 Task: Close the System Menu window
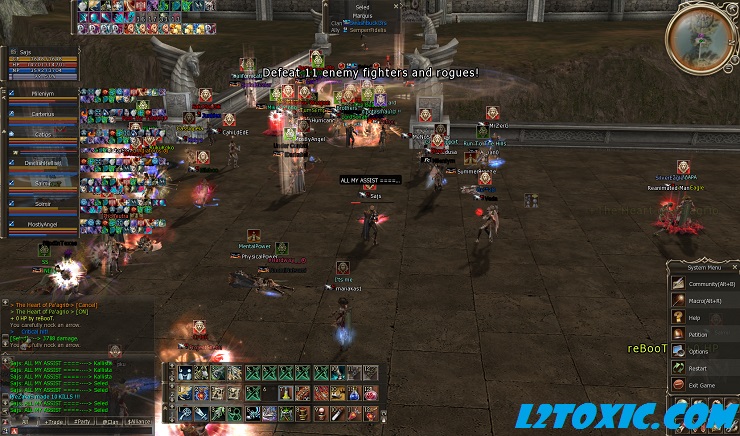(x=734, y=267)
